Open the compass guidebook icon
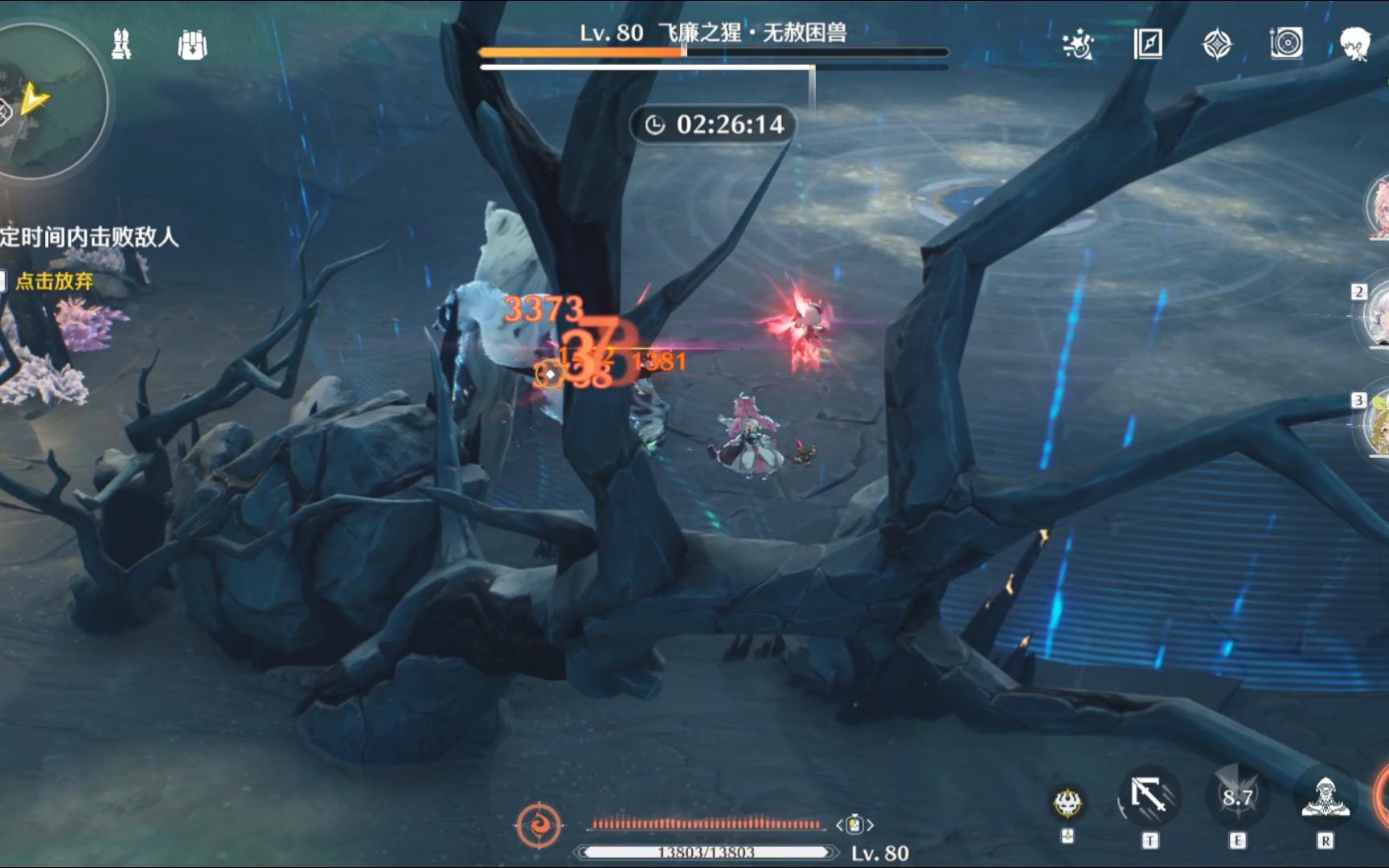1389x868 pixels. click(x=1148, y=43)
